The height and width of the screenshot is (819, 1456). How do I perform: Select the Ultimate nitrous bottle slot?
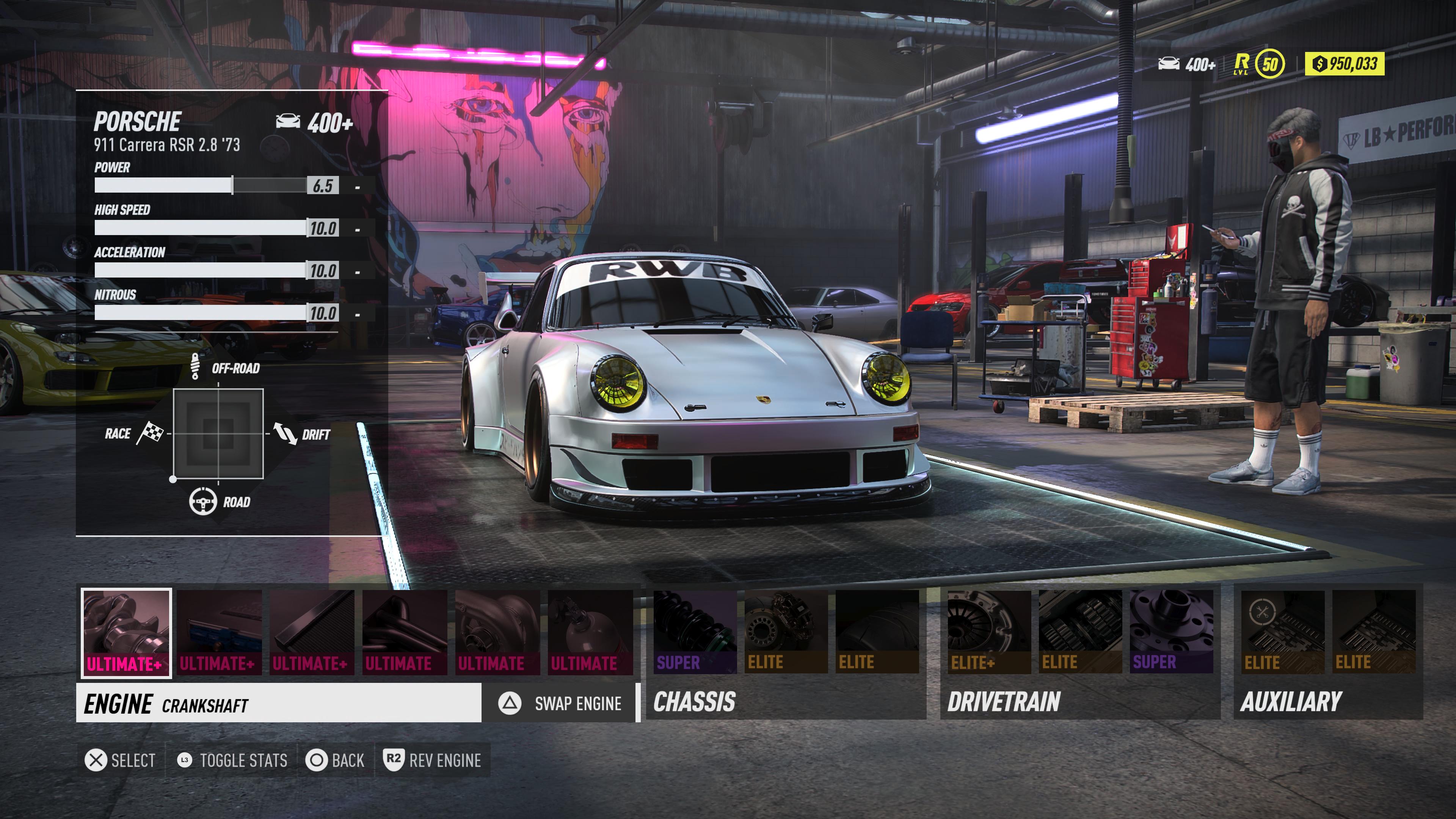click(590, 632)
